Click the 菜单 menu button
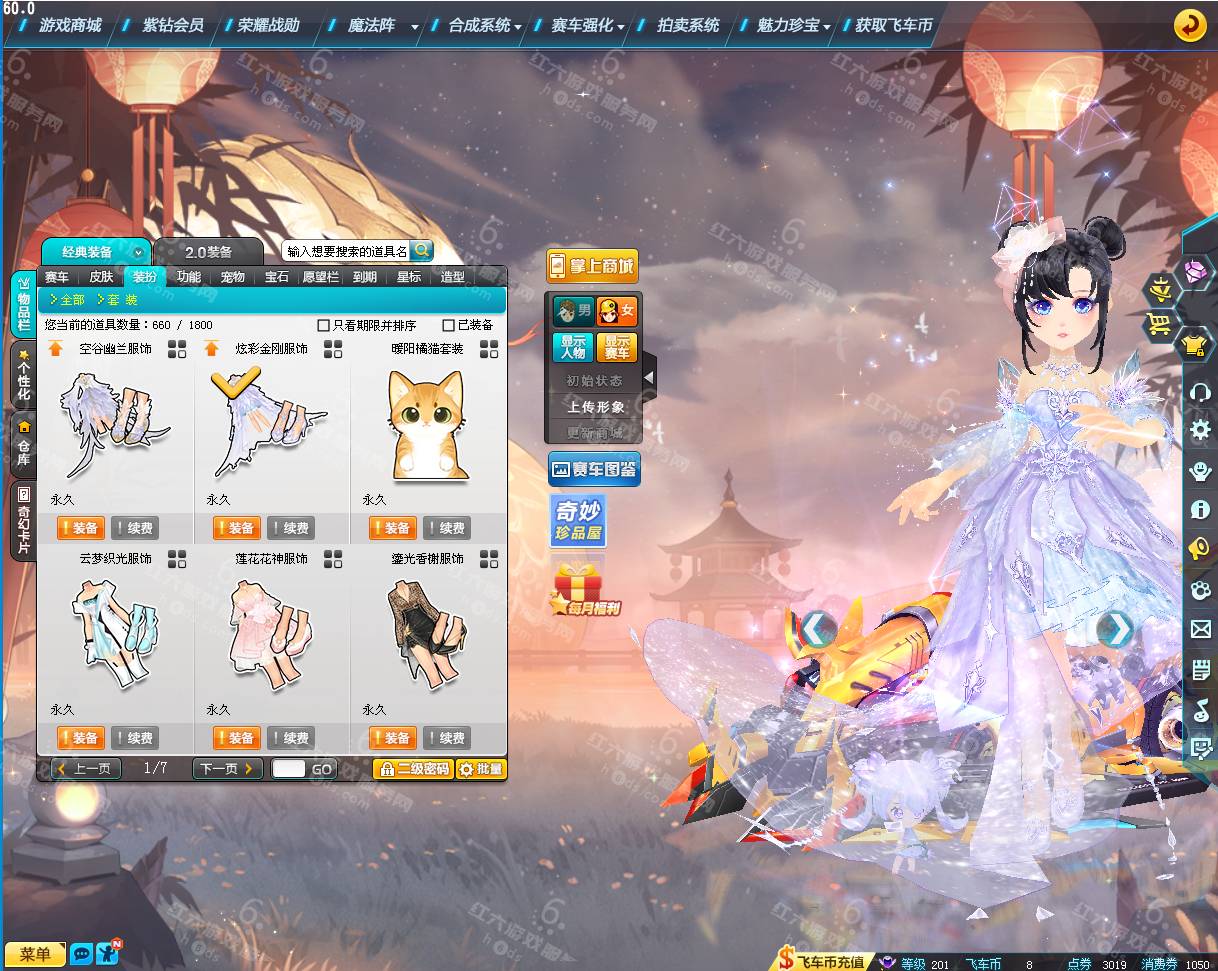This screenshot has width=1218, height=971. 35,954
